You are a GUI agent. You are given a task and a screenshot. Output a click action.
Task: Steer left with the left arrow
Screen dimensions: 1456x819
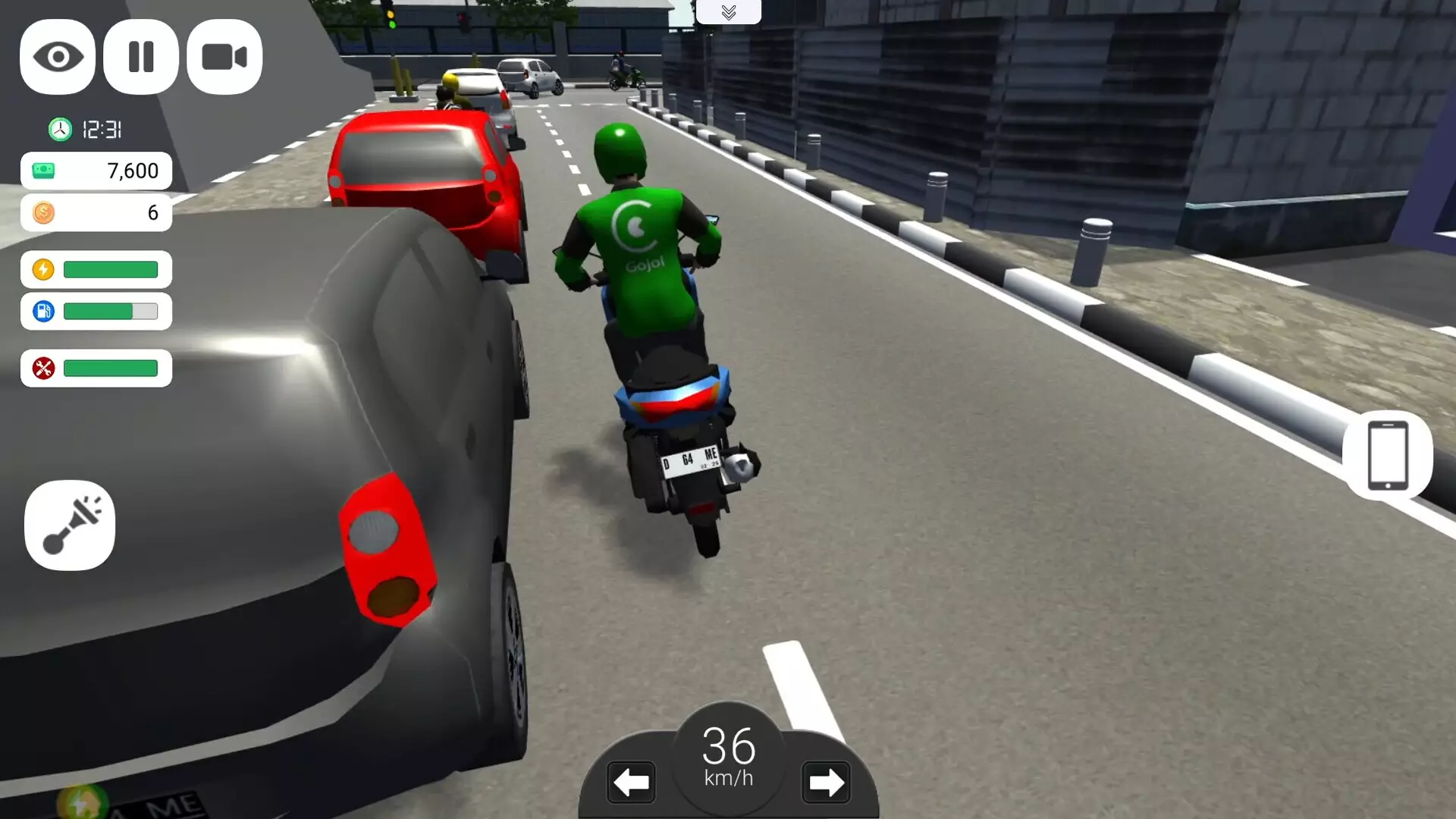click(x=631, y=782)
